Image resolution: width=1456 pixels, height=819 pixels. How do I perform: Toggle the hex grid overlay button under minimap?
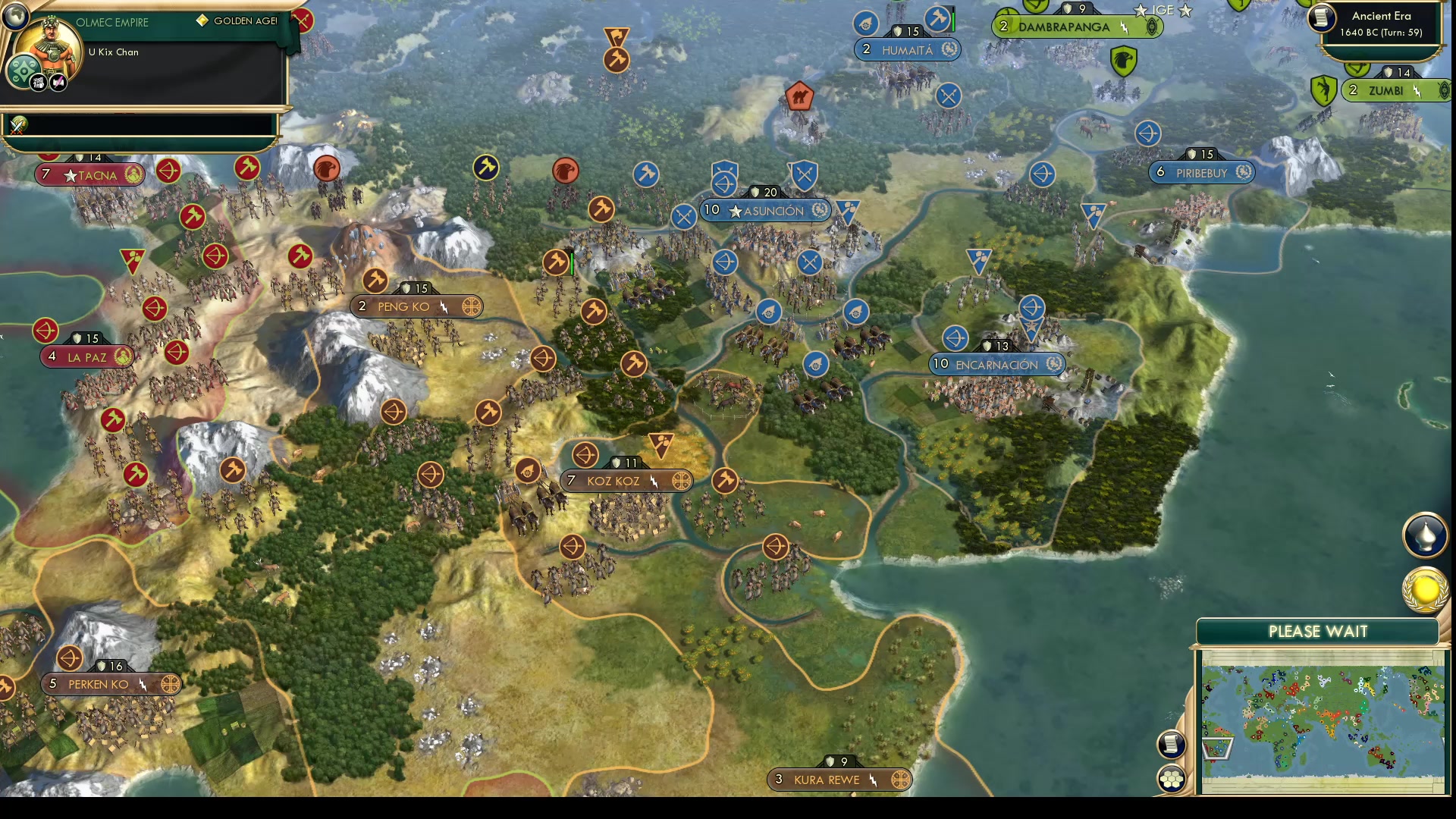point(1170,777)
